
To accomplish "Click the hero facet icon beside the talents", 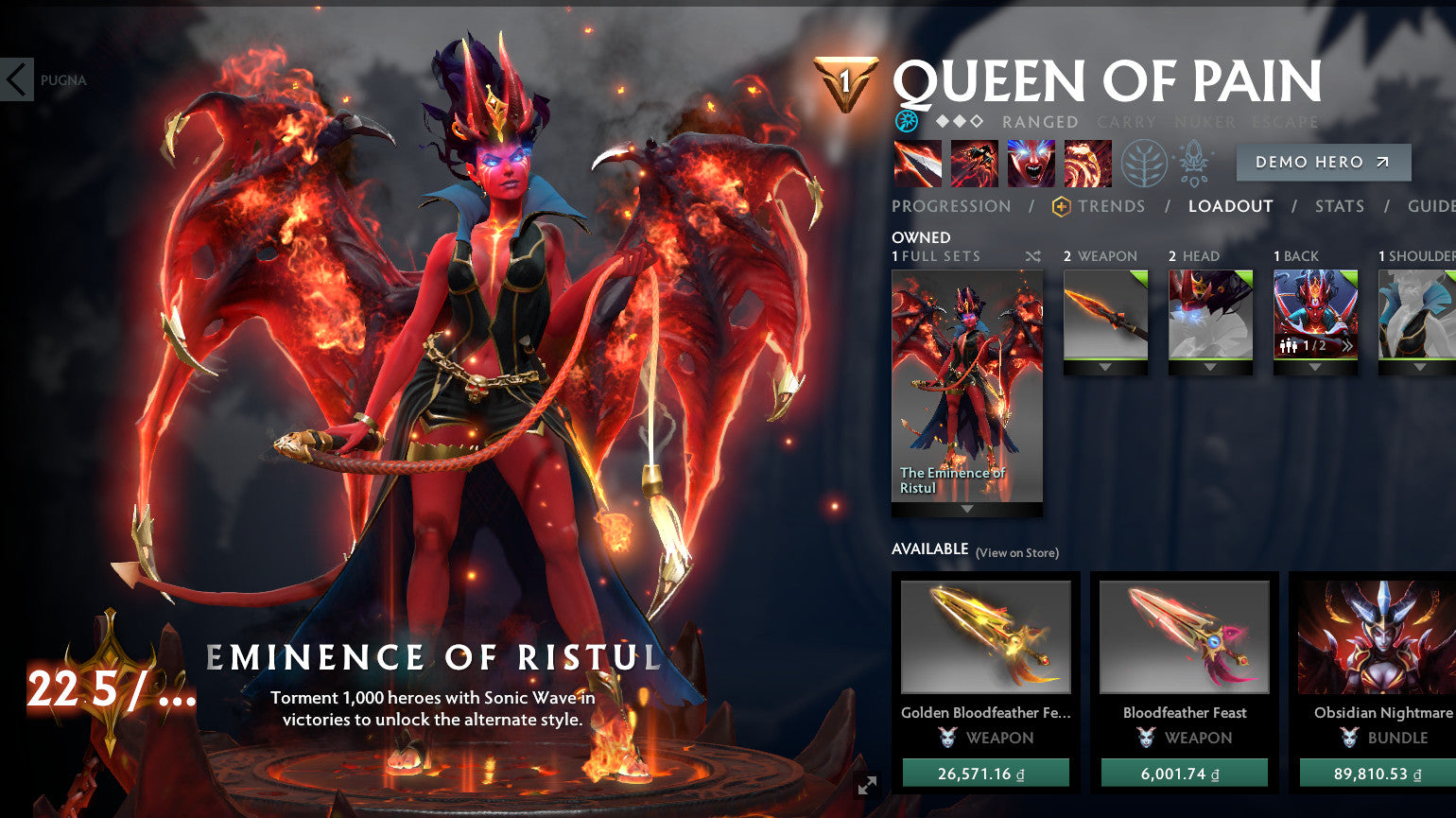I will (x=1193, y=163).
